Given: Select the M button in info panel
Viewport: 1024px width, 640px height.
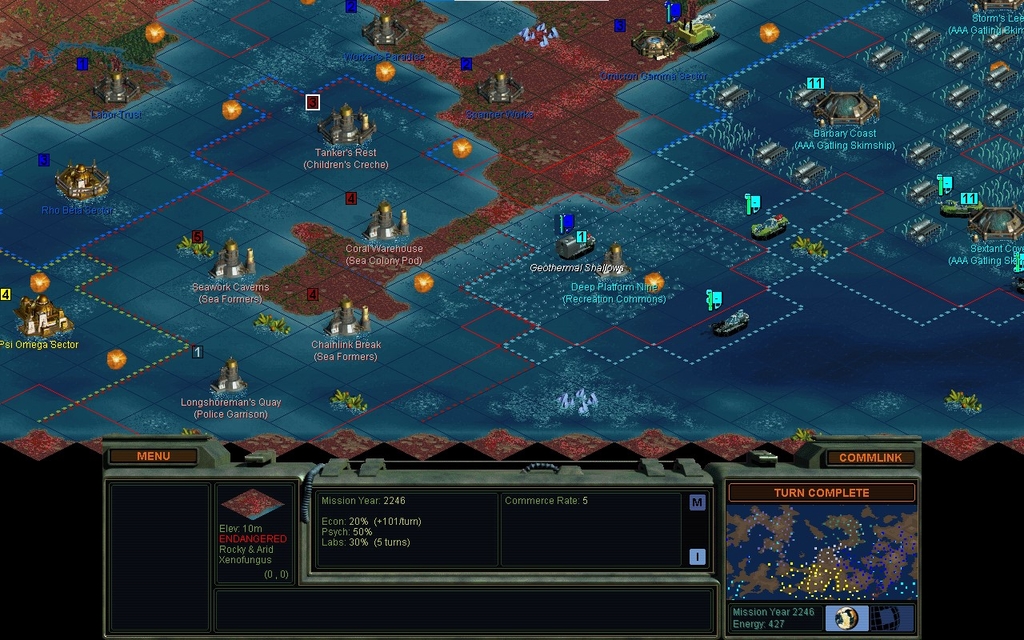Looking at the screenshot, I should (x=697, y=503).
